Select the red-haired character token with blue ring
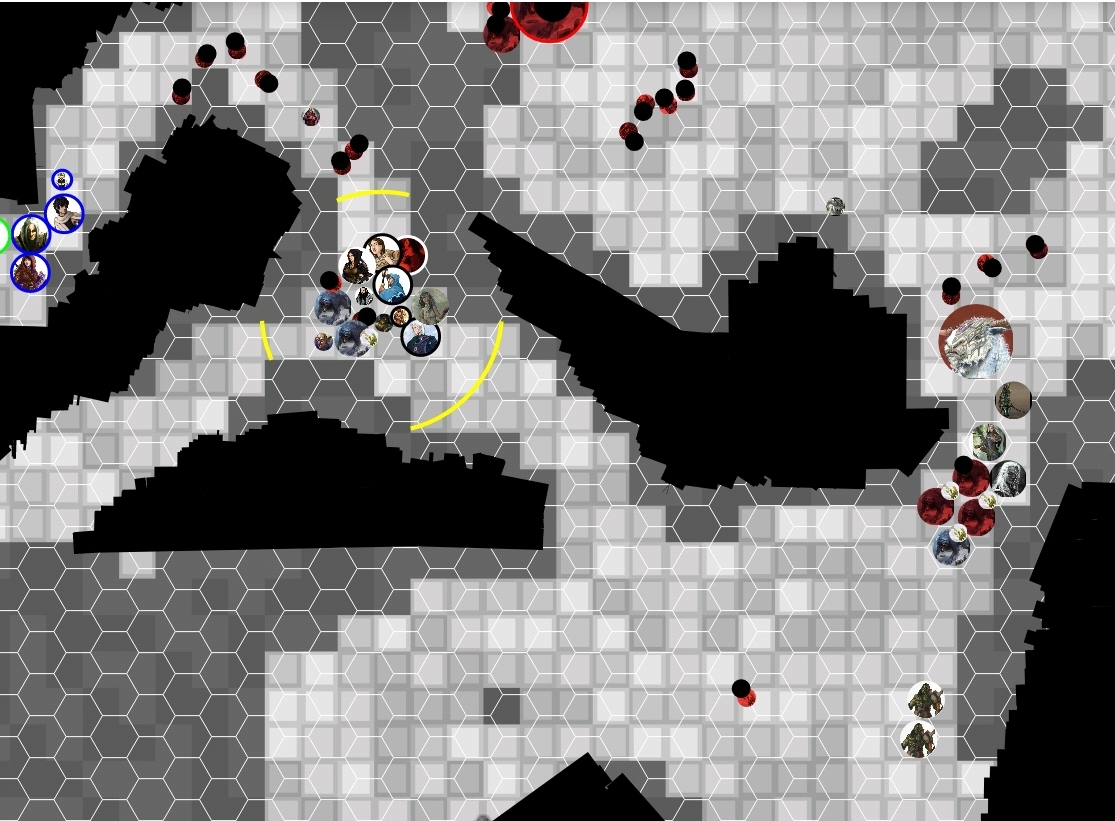This screenshot has width=1115, height=821. tap(30, 272)
